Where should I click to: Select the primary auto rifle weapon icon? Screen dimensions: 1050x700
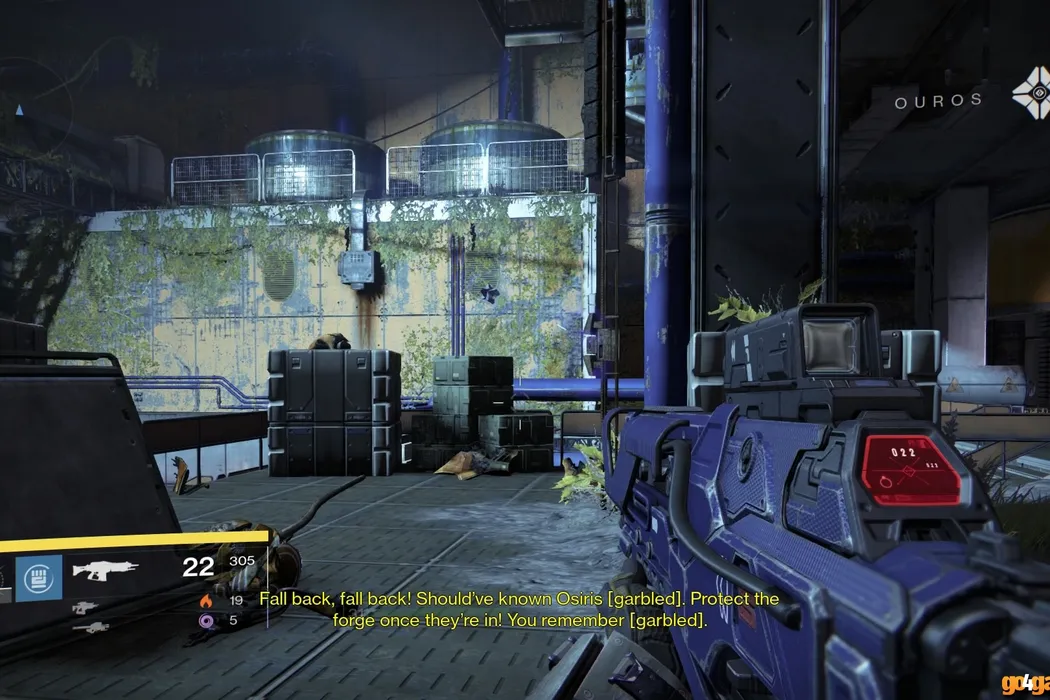pyautogui.click(x=106, y=571)
